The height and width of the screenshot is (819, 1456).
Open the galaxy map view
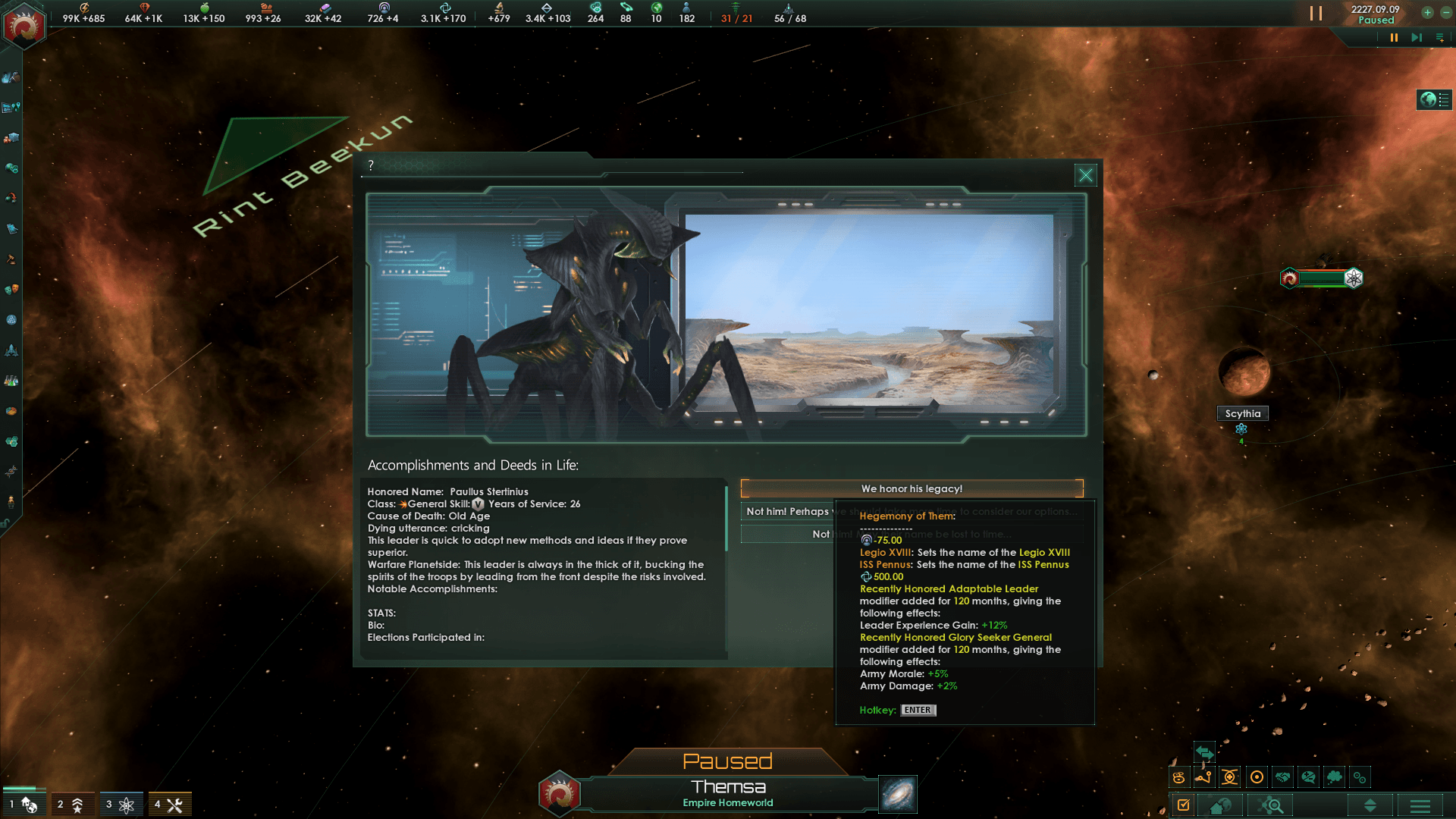pos(898,794)
